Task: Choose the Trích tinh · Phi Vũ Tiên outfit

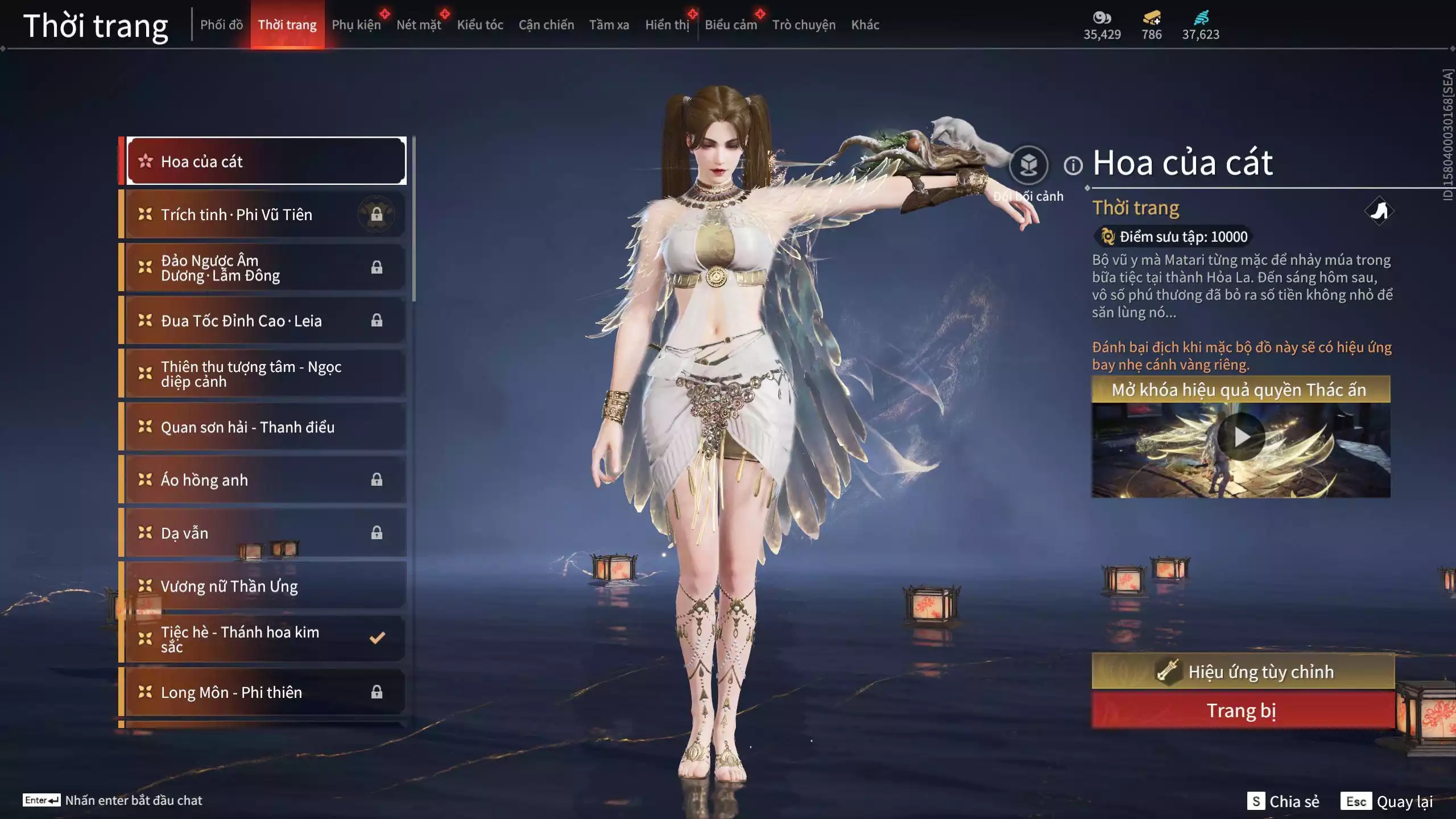Action: pos(266,214)
